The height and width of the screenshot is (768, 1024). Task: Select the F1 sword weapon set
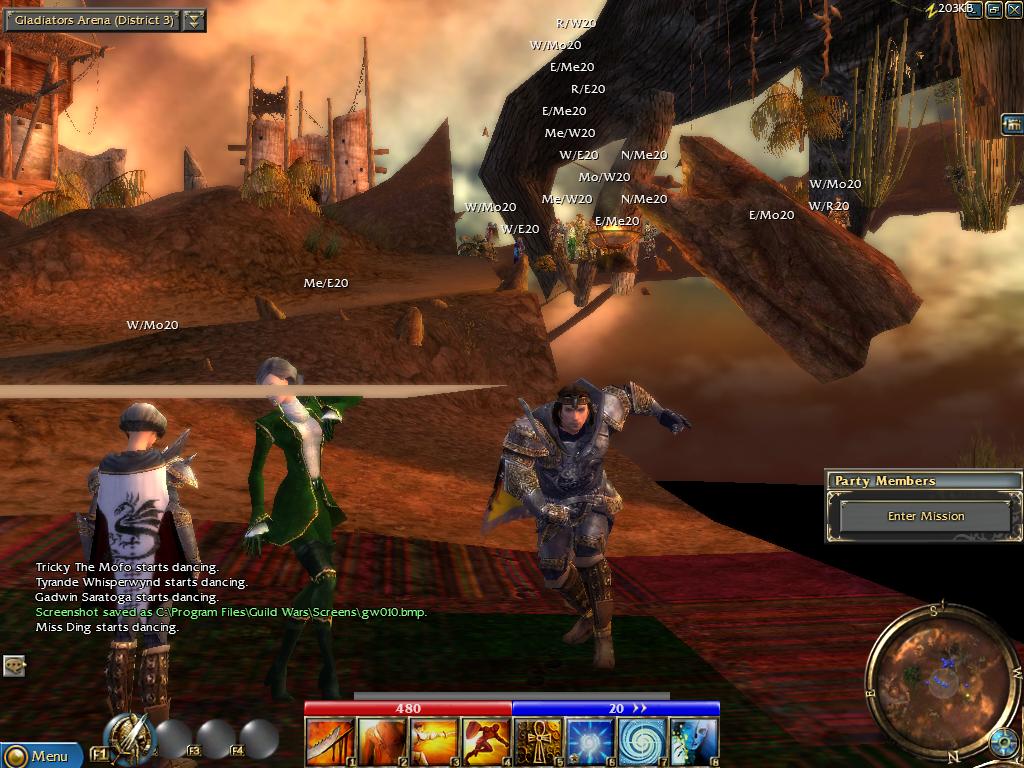(x=129, y=738)
